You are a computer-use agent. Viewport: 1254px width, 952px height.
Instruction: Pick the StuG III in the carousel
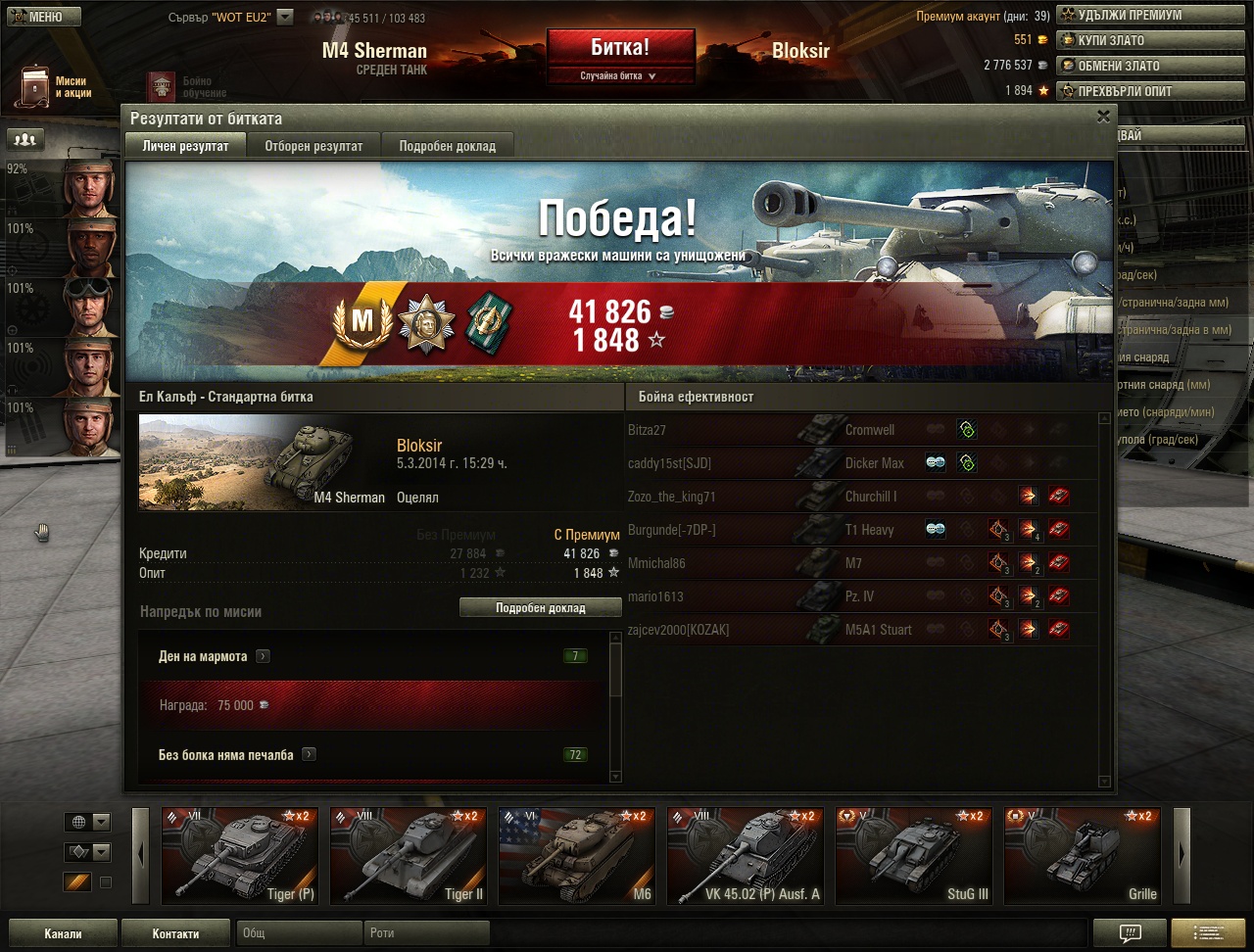[x=915, y=855]
